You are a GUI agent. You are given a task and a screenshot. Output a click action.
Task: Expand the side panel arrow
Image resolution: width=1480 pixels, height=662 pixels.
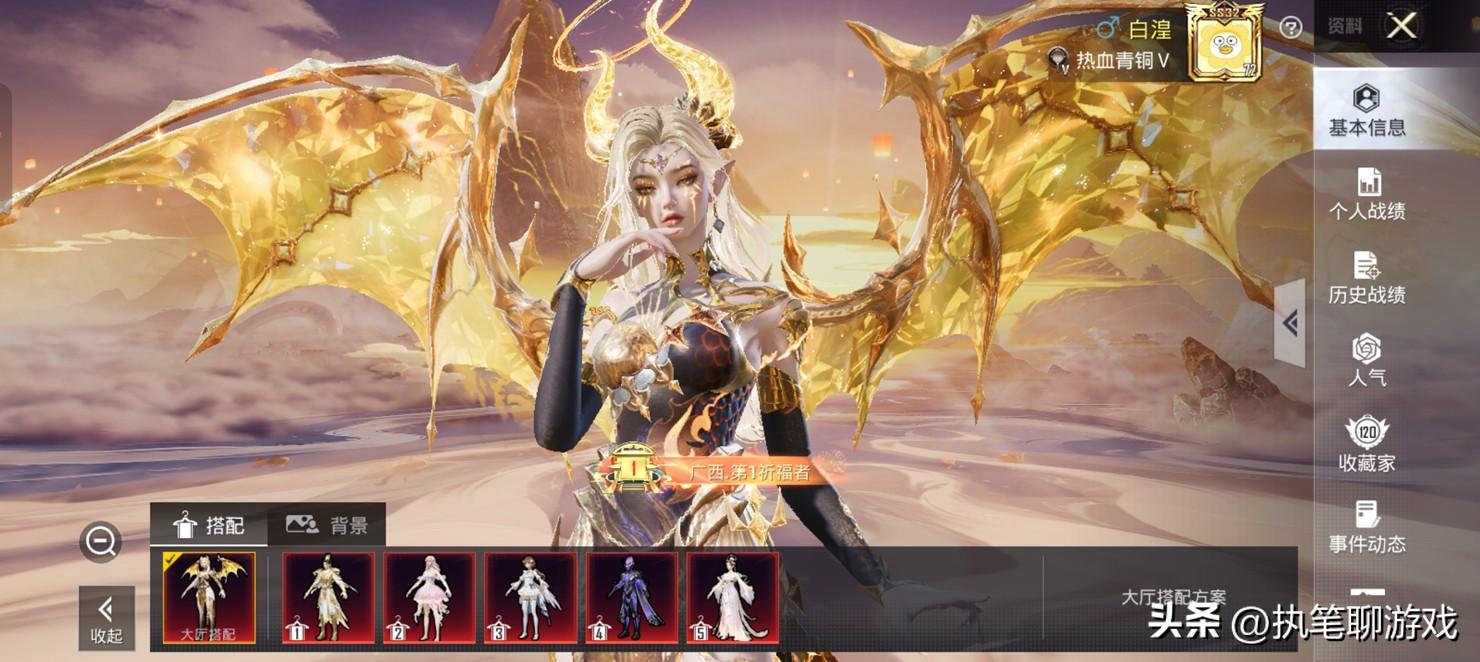coord(1290,323)
